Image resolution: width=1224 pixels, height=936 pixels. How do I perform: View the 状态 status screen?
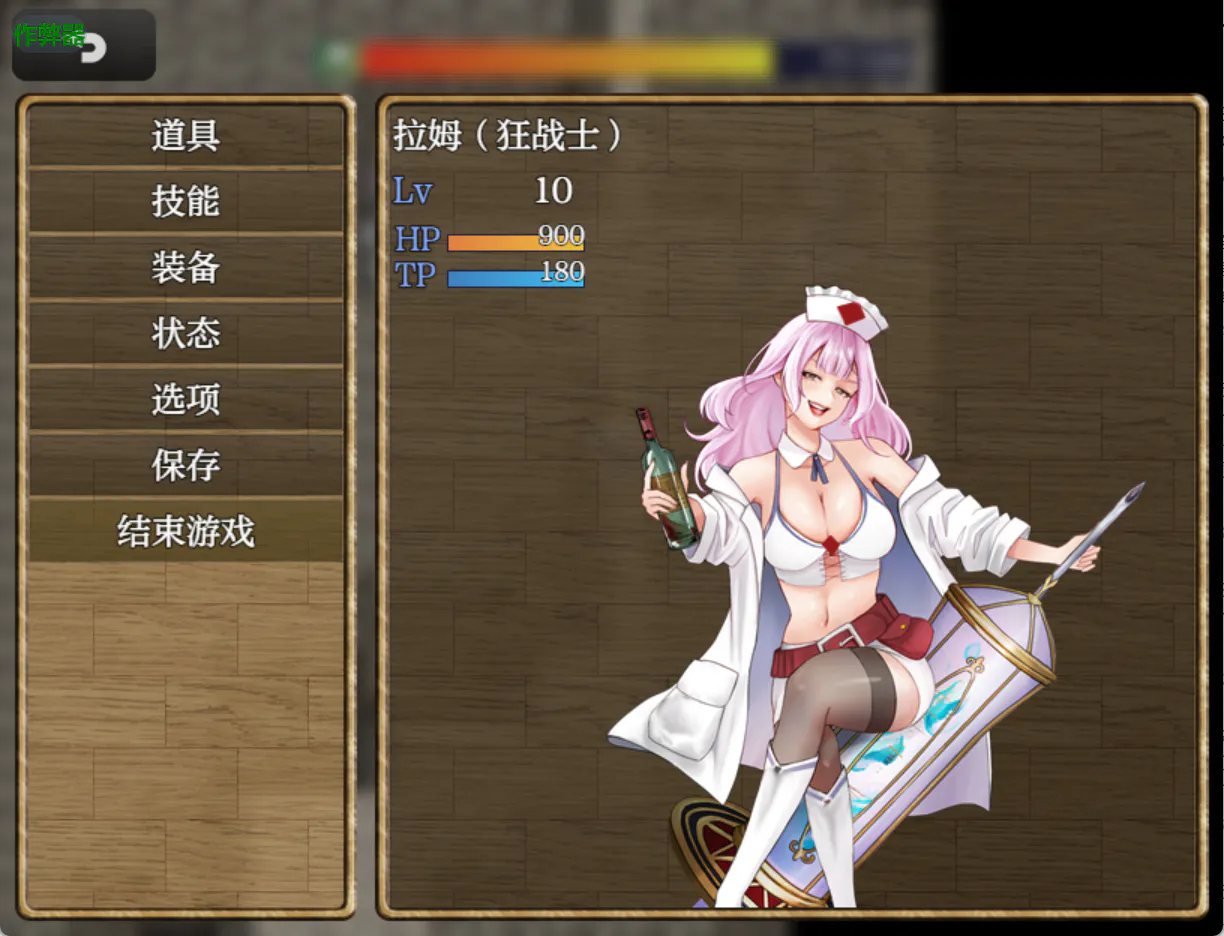point(186,334)
